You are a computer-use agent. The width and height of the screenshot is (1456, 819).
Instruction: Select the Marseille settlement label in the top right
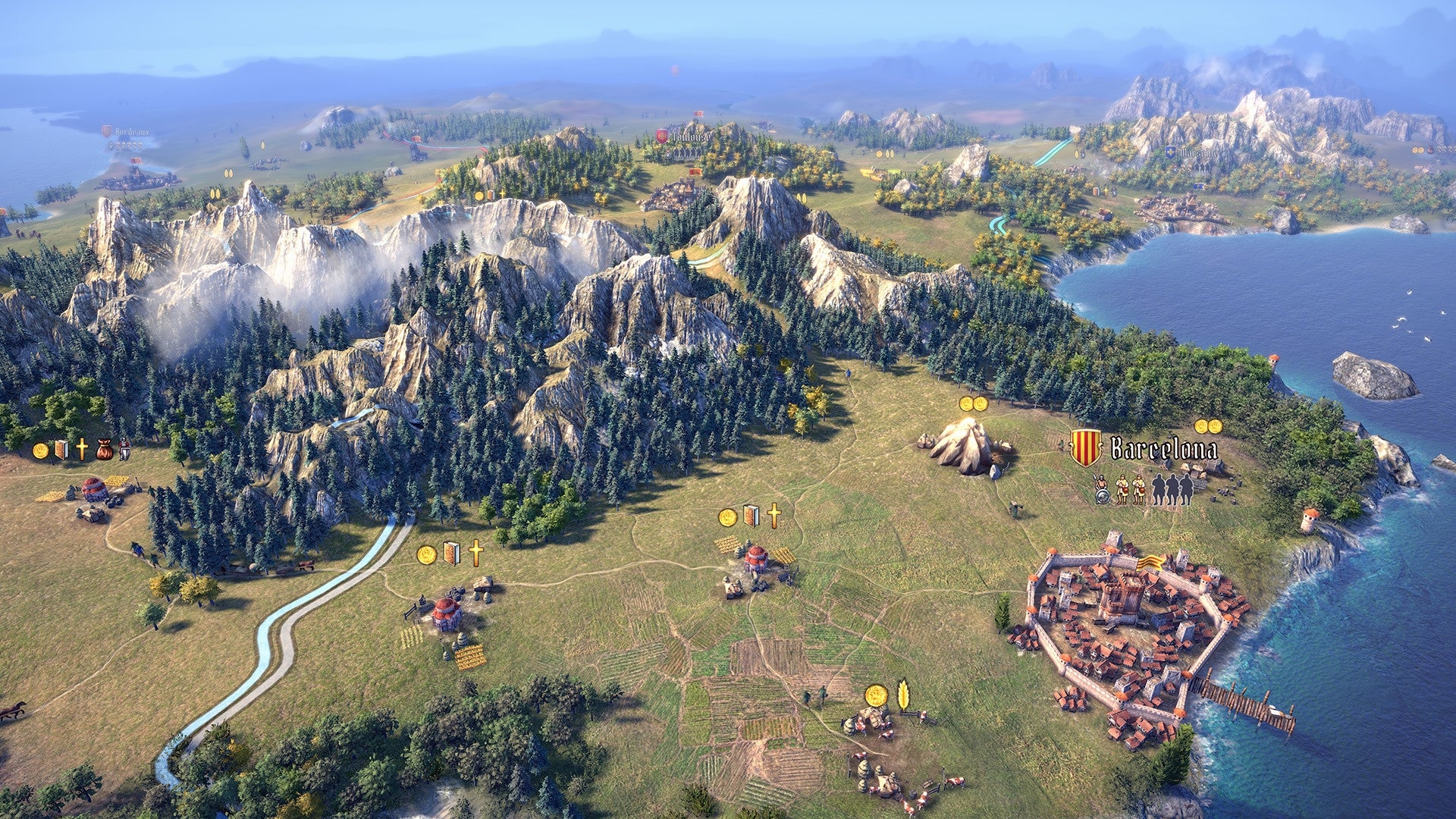(1198, 152)
